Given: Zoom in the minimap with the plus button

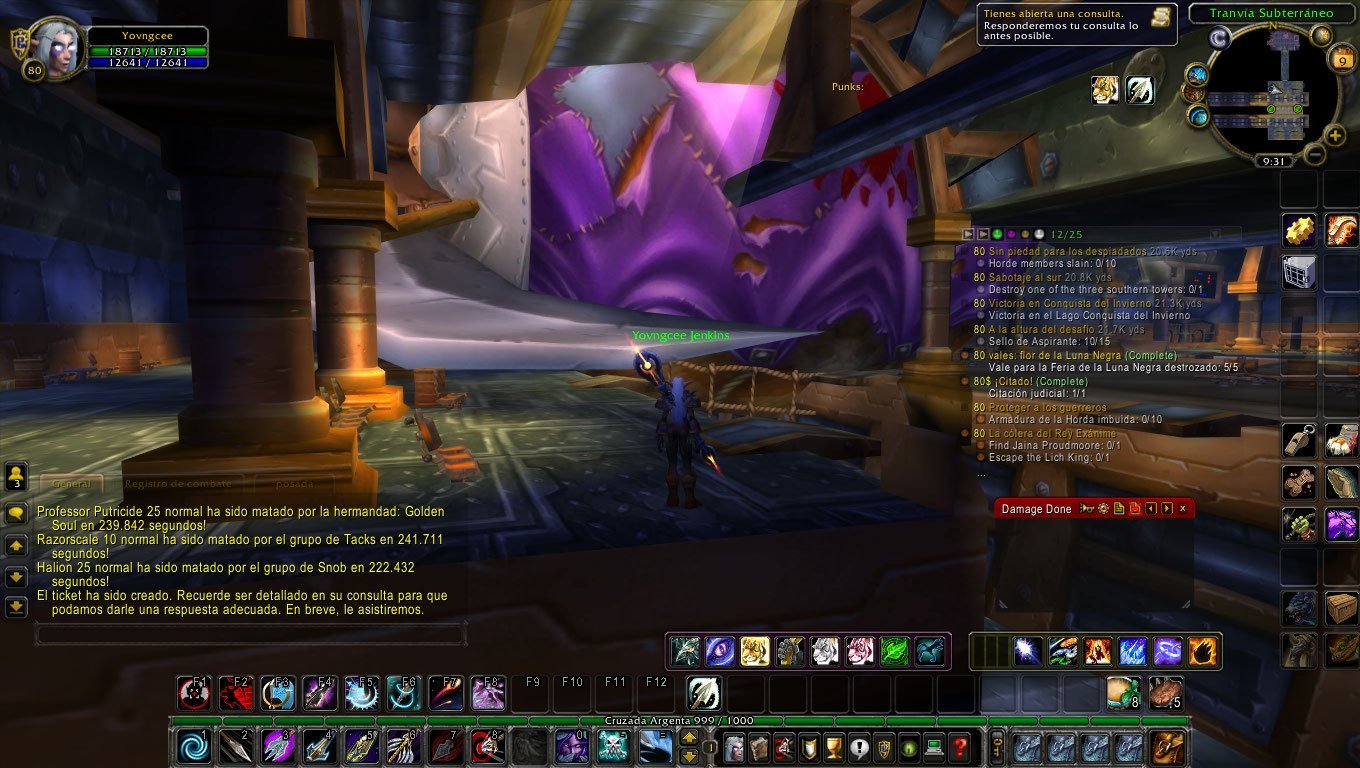Looking at the screenshot, I should pos(1335,135).
